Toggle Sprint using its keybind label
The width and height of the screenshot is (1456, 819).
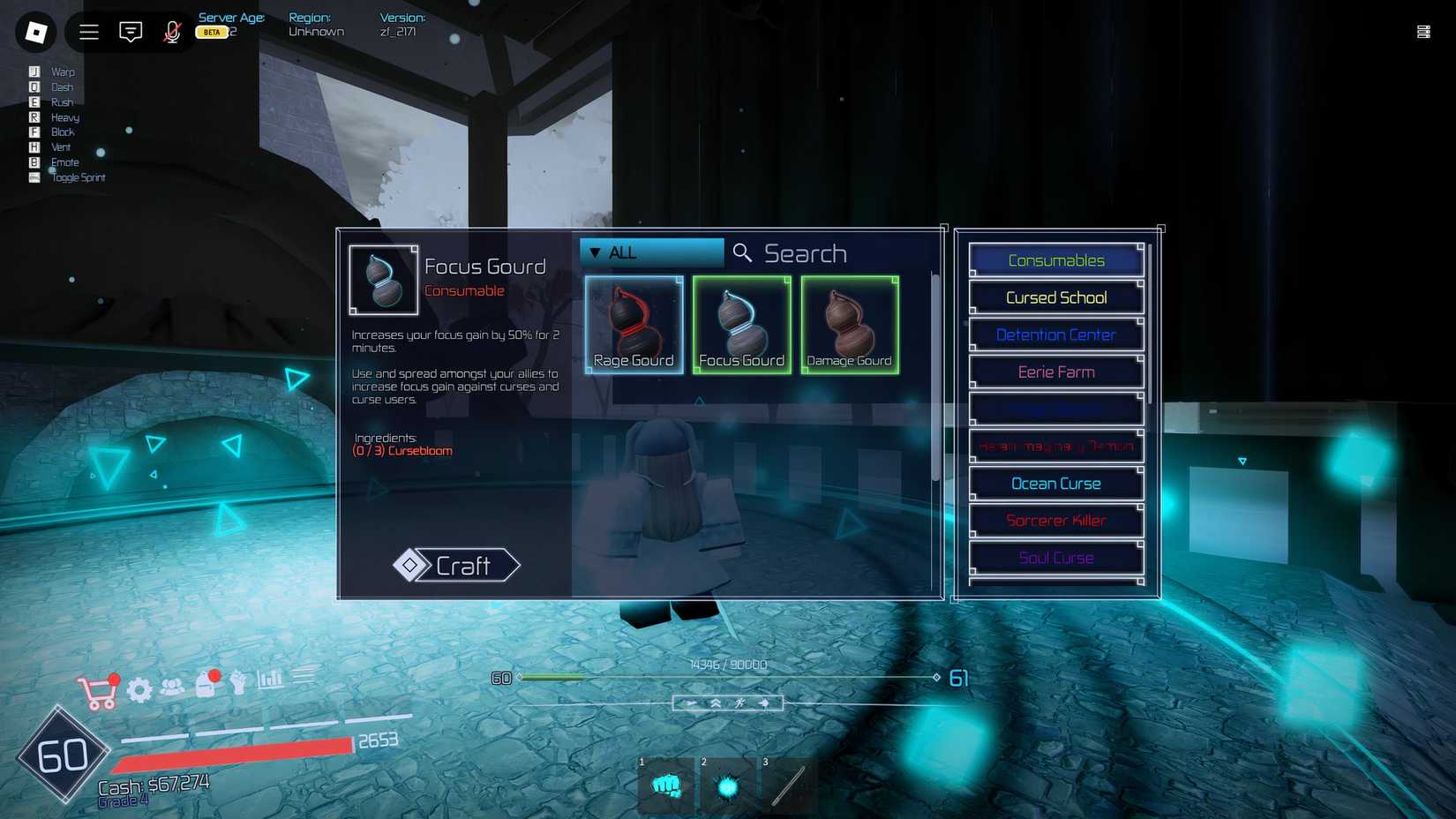78,177
